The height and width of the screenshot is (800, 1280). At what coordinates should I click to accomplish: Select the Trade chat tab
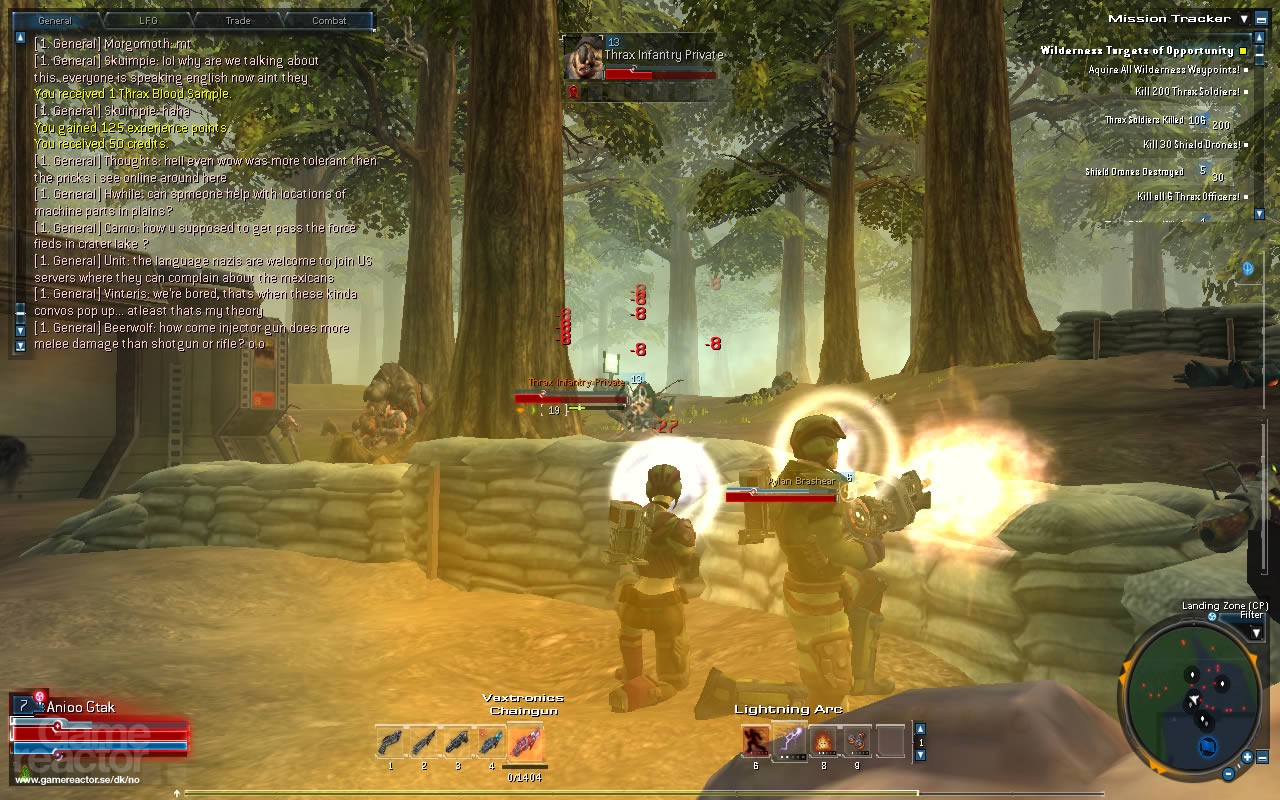click(238, 20)
